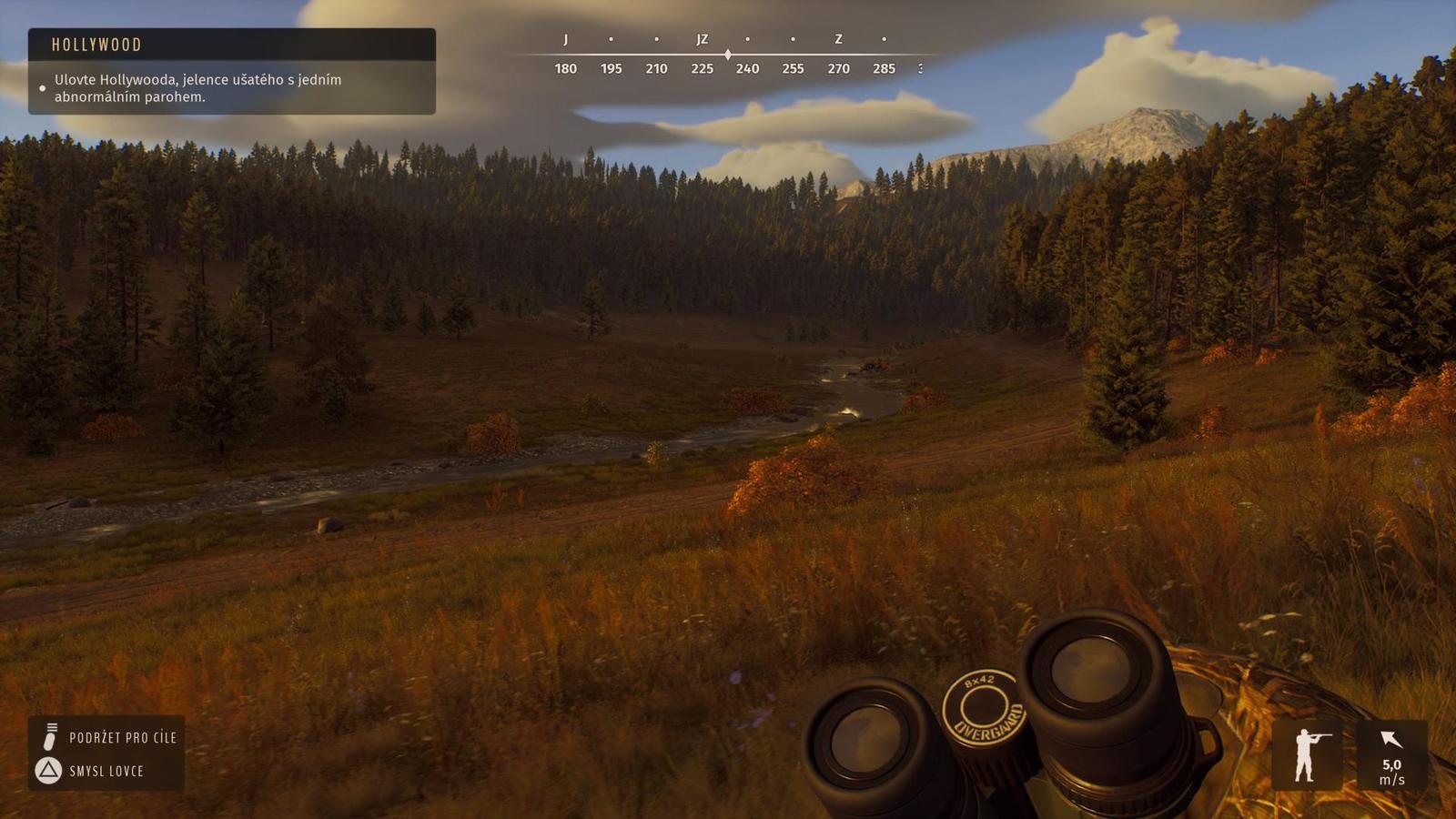Click the compass heading bar
This screenshot has height=819, width=1456.
pyautogui.click(x=725, y=56)
